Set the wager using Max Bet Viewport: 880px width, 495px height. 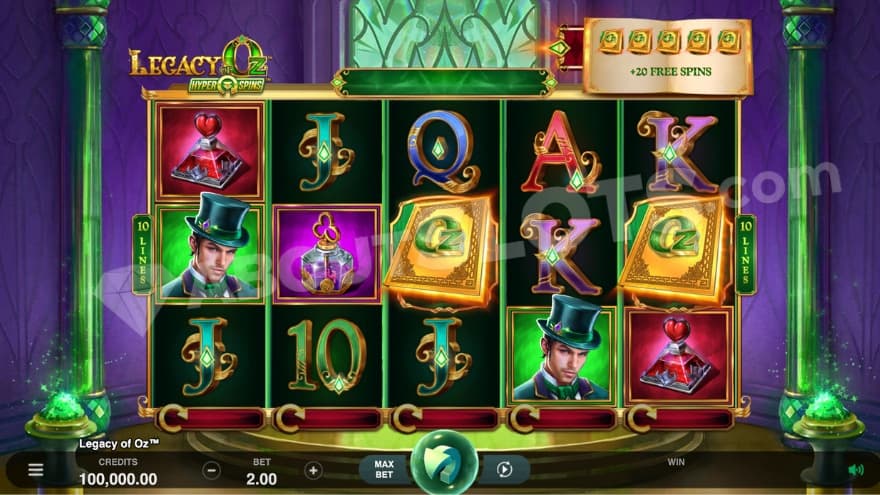pos(384,469)
